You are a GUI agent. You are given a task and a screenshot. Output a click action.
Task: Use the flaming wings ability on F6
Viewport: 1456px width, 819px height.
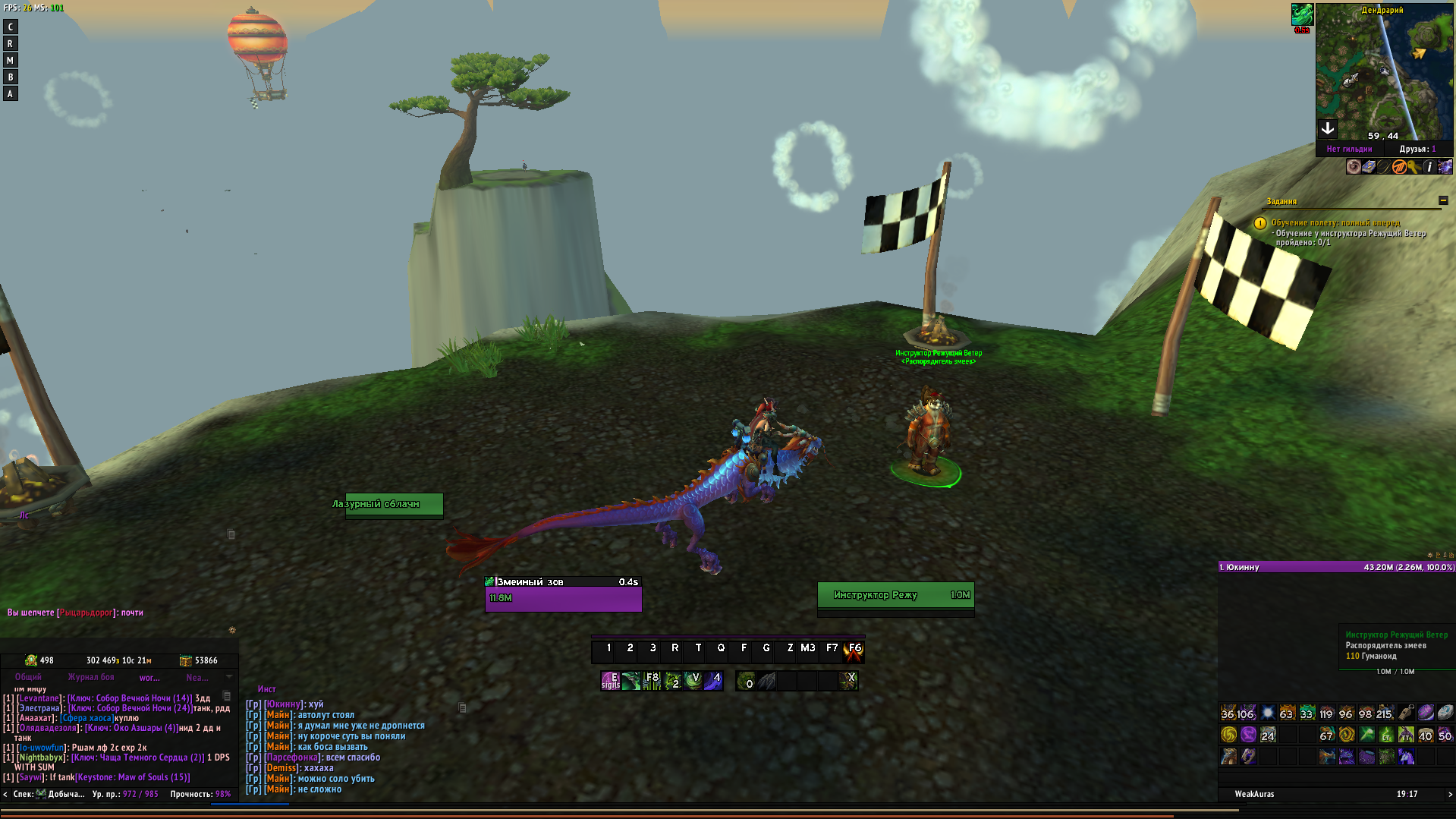click(854, 650)
